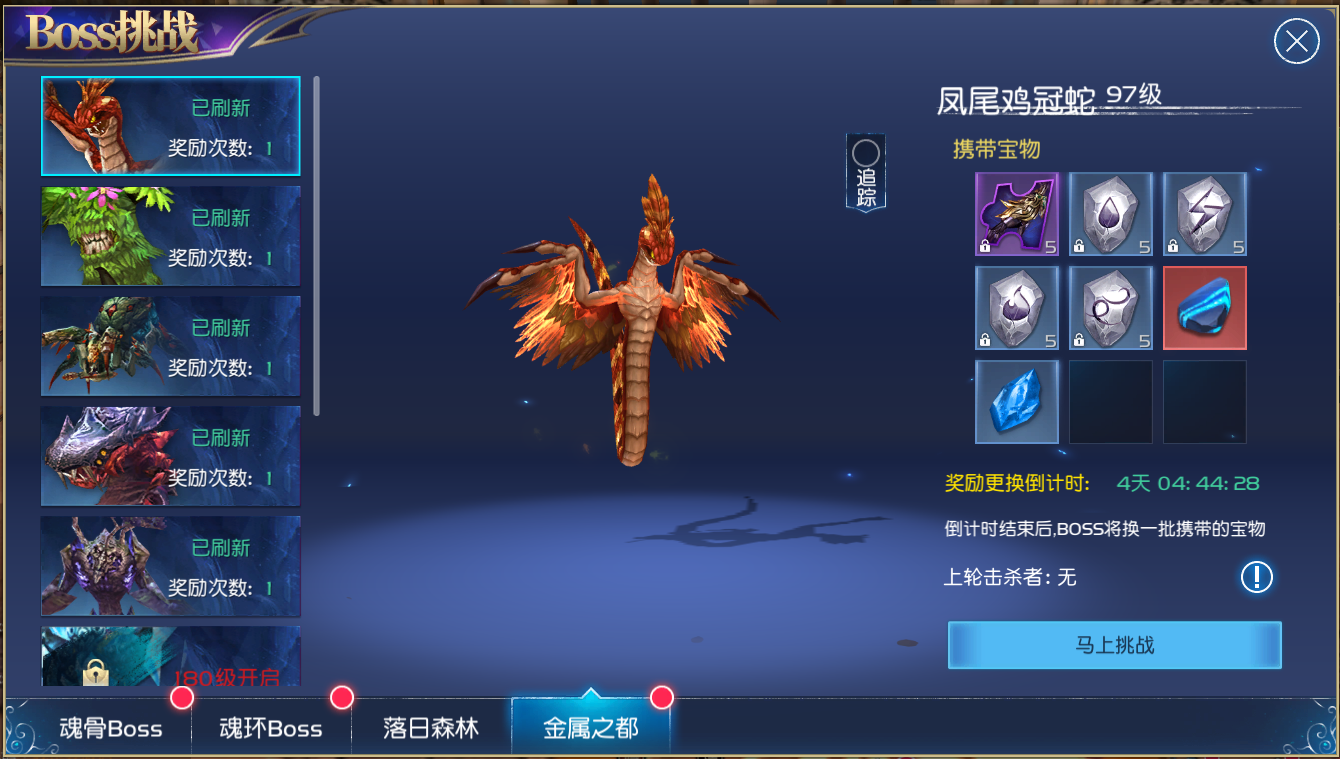Viewport: 1340px width, 759px height.
Task: Open the exclamation mark info button
Action: [x=1256, y=577]
